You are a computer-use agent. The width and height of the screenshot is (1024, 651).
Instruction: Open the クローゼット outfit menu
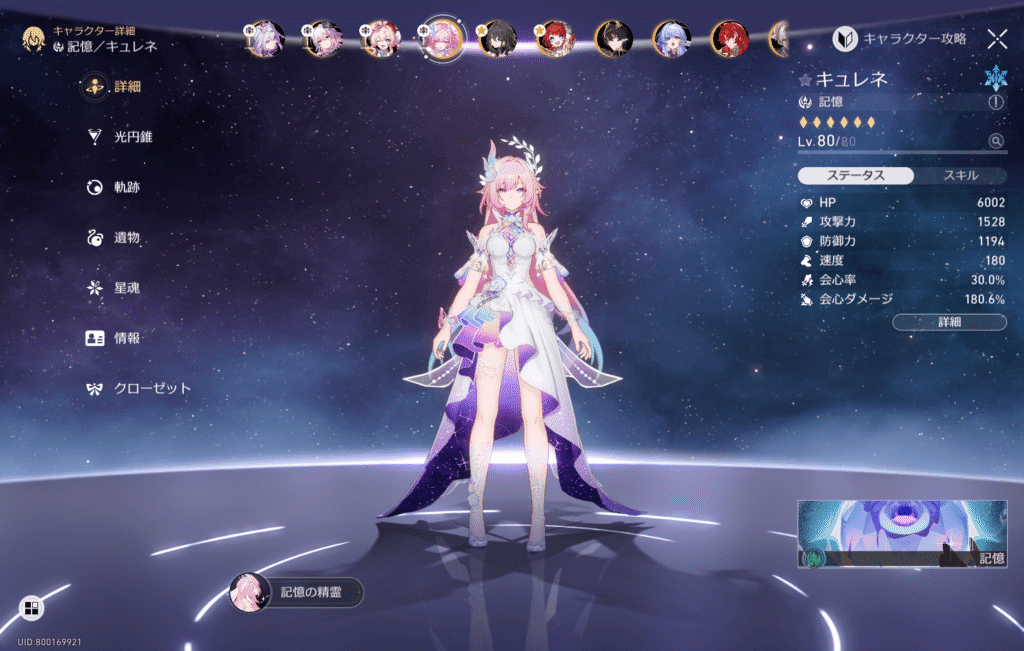tap(138, 388)
